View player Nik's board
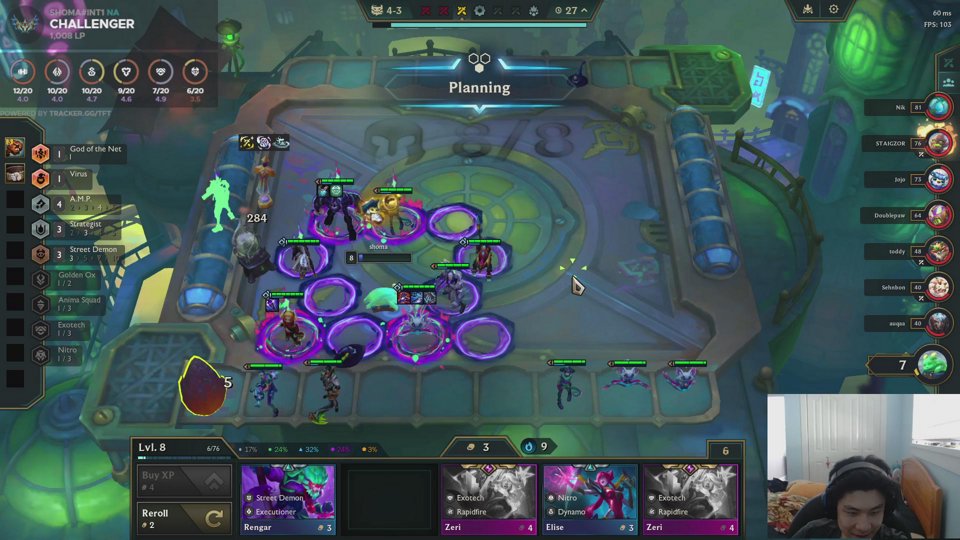Image resolution: width=960 pixels, height=540 pixels. (x=938, y=107)
